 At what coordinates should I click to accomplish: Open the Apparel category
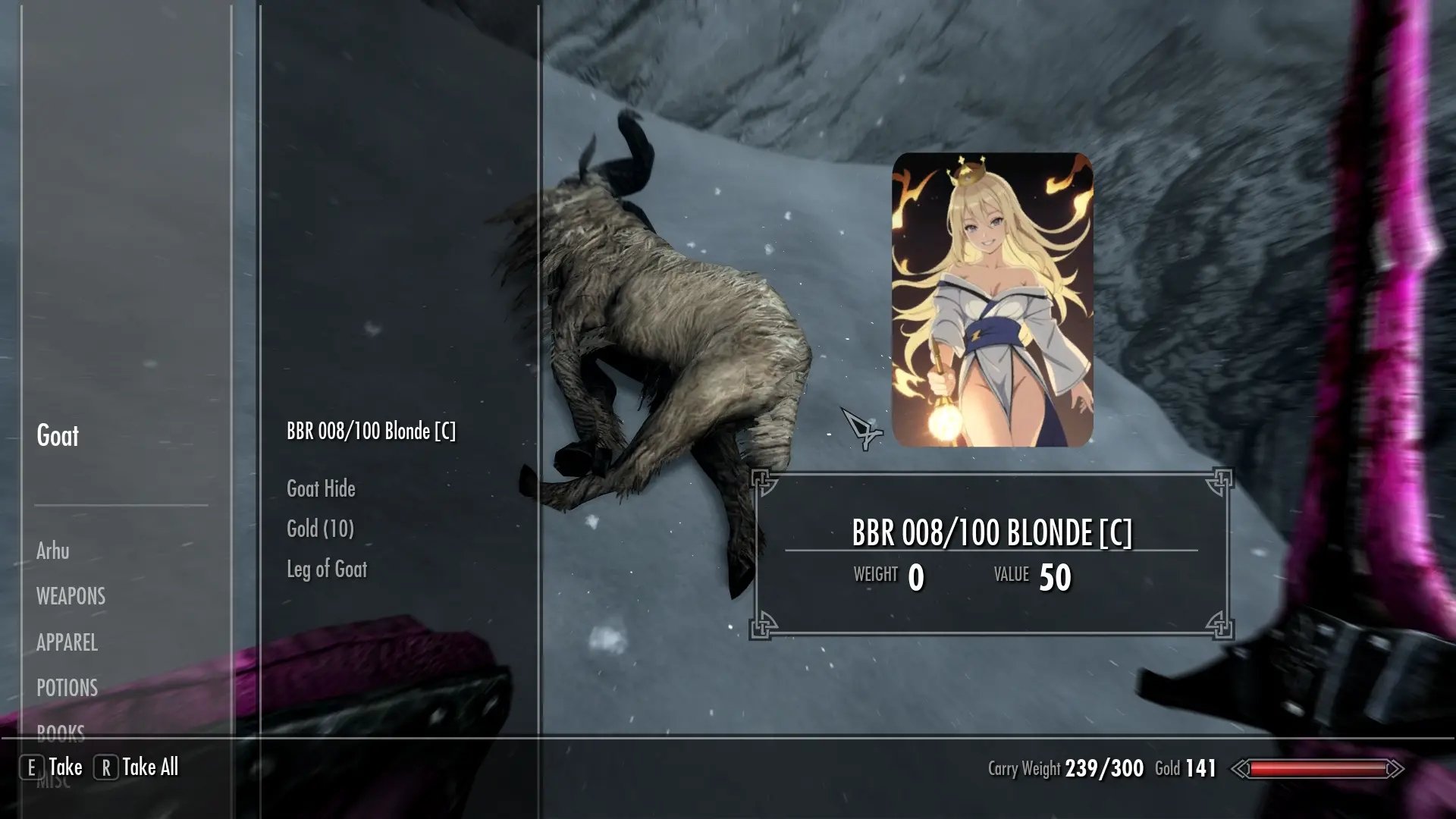tap(67, 643)
